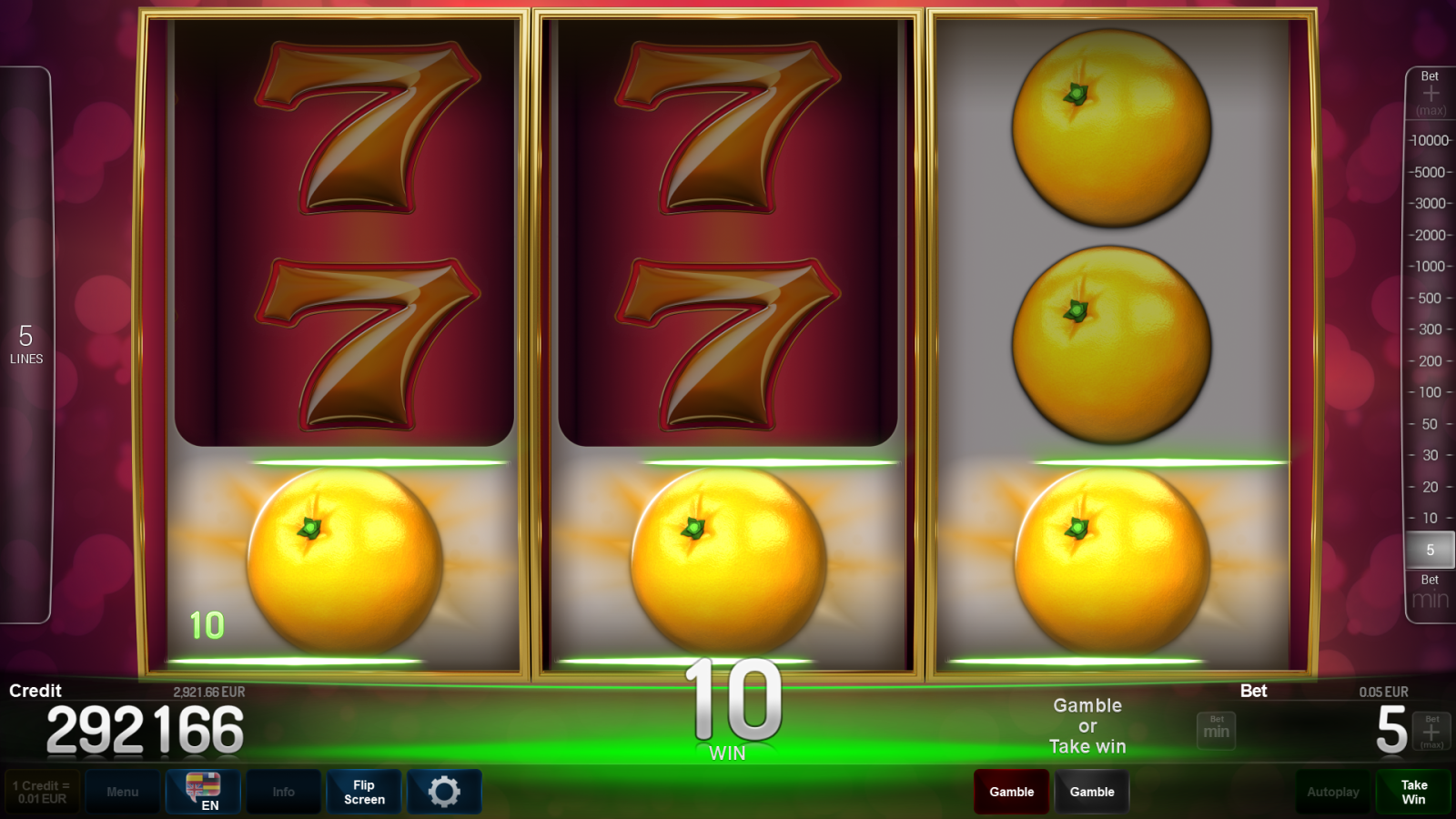Viewport: 1456px width, 819px height.
Task: Click the second Gamble button
Action: 1092,792
